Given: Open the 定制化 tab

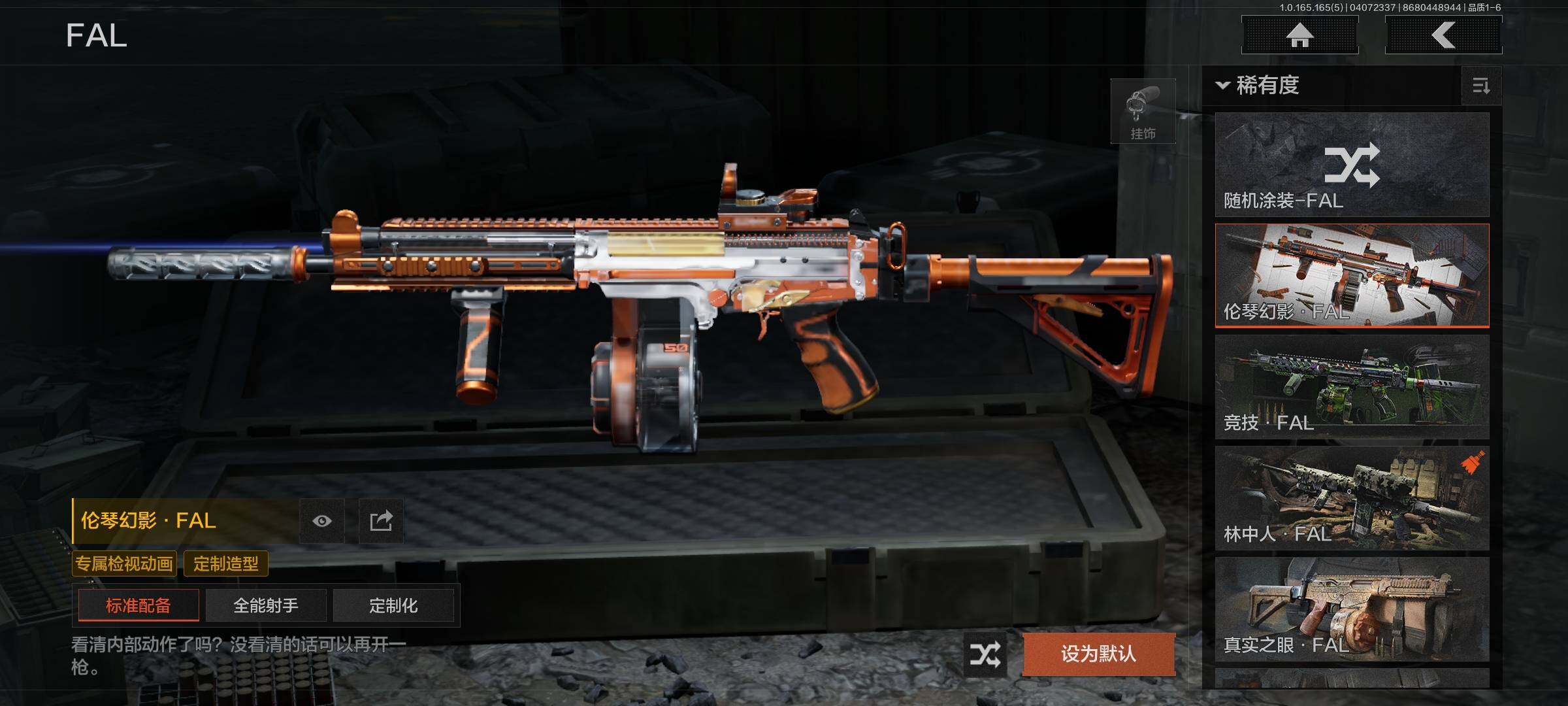Looking at the screenshot, I should tap(393, 605).
